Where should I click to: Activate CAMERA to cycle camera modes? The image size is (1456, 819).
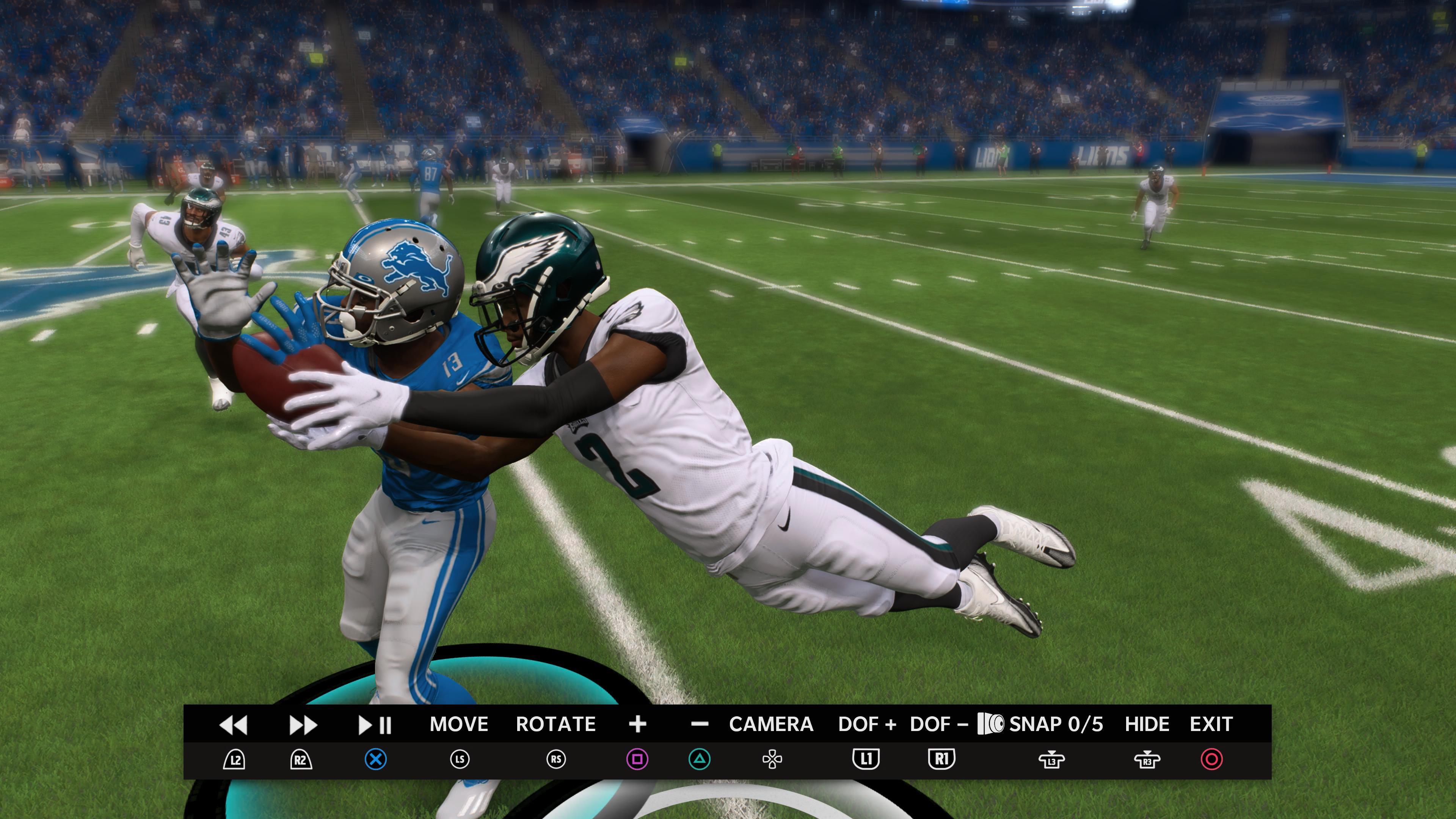tap(772, 724)
